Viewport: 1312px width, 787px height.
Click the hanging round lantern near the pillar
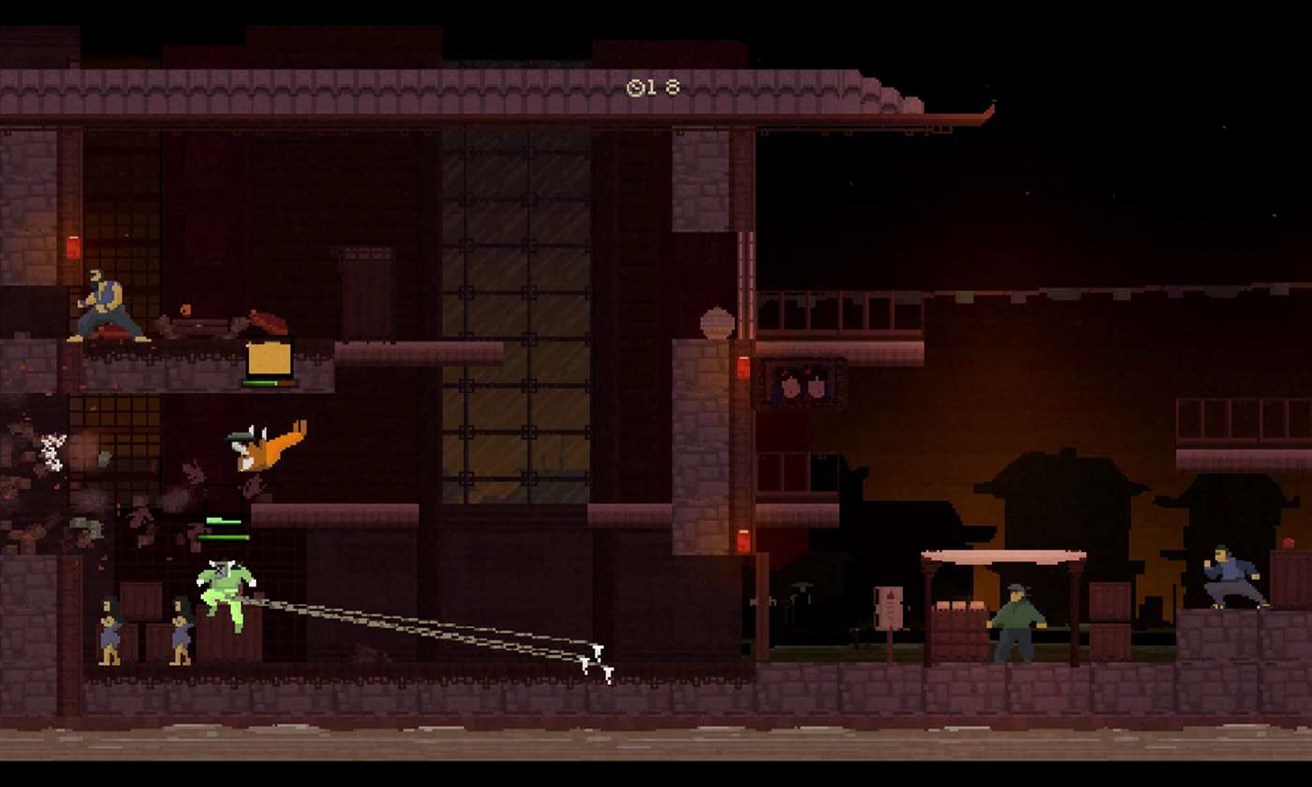click(x=715, y=323)
